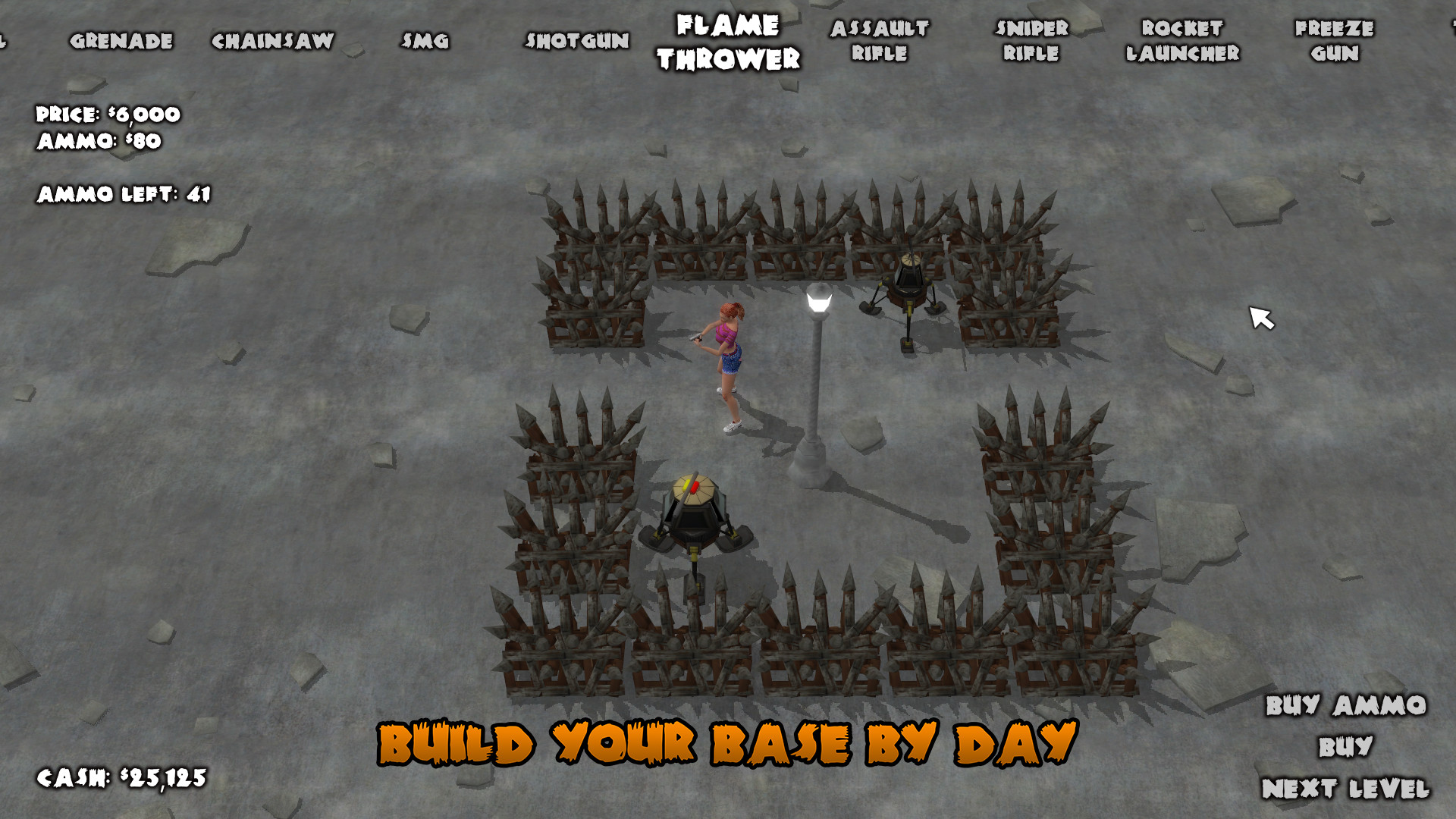Select the Chainsaw weapon

273,41
